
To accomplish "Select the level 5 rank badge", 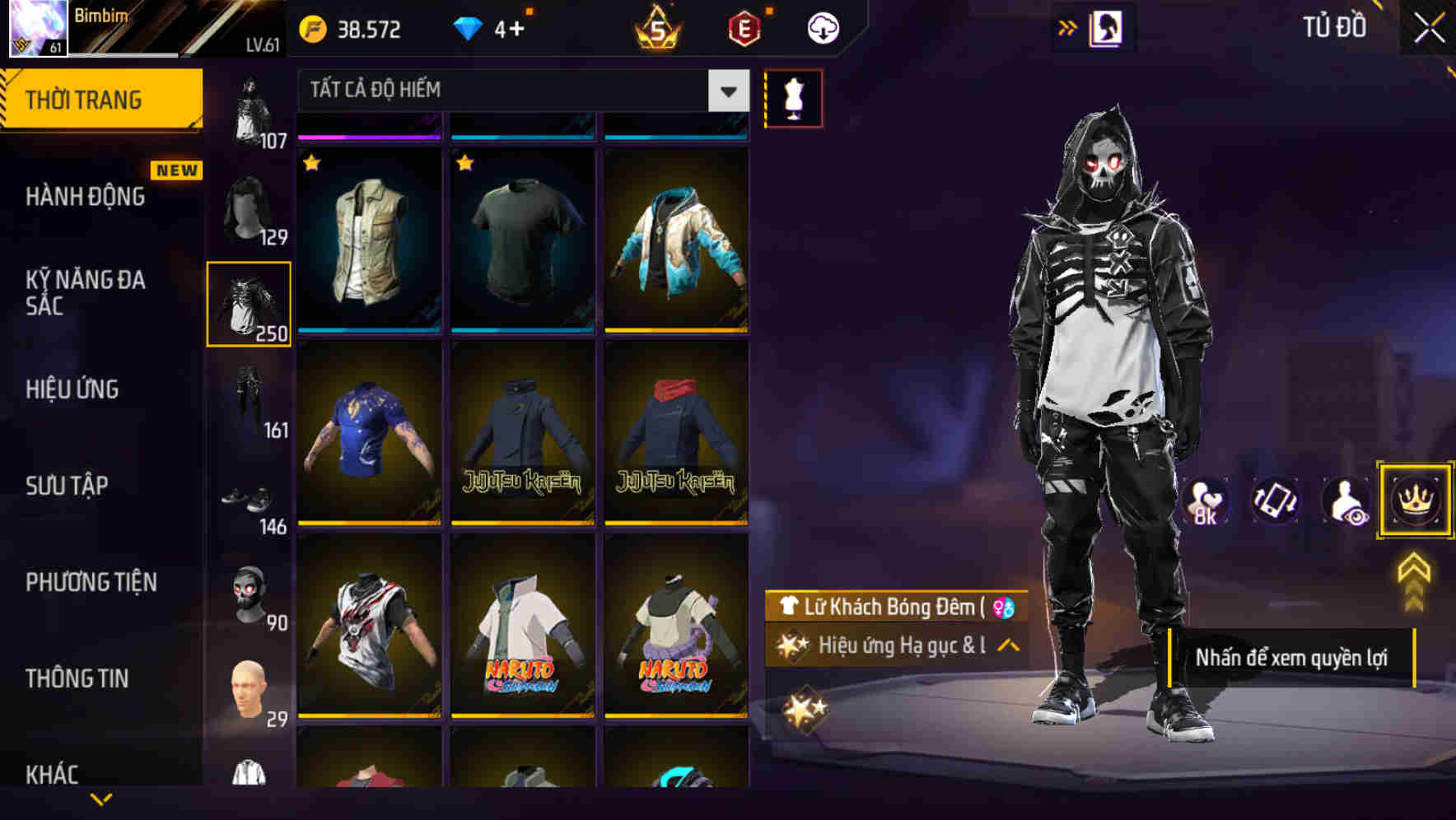I will pyautogui.click(x=656, y=28).
